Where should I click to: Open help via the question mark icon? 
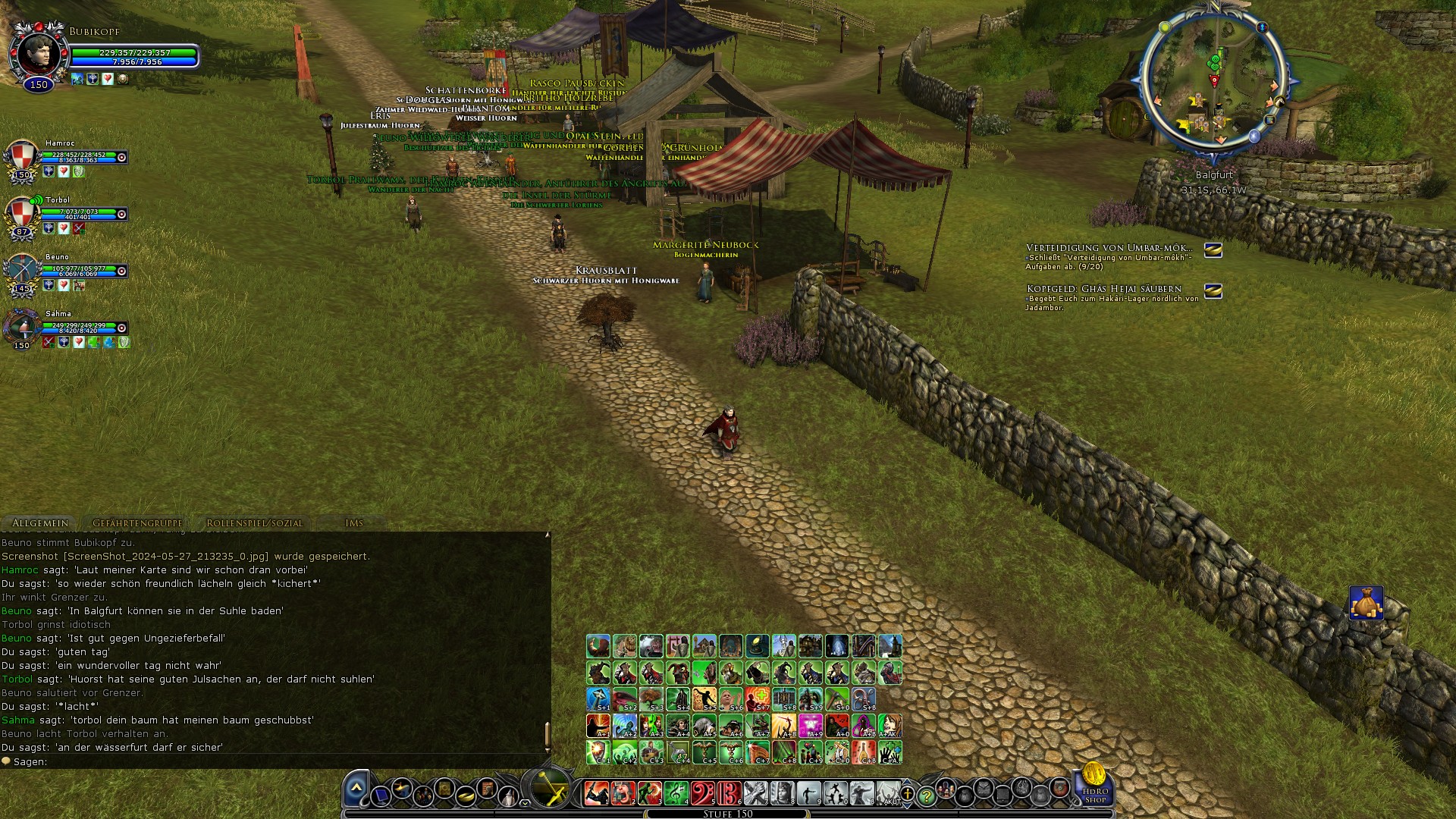click(927, 796)
